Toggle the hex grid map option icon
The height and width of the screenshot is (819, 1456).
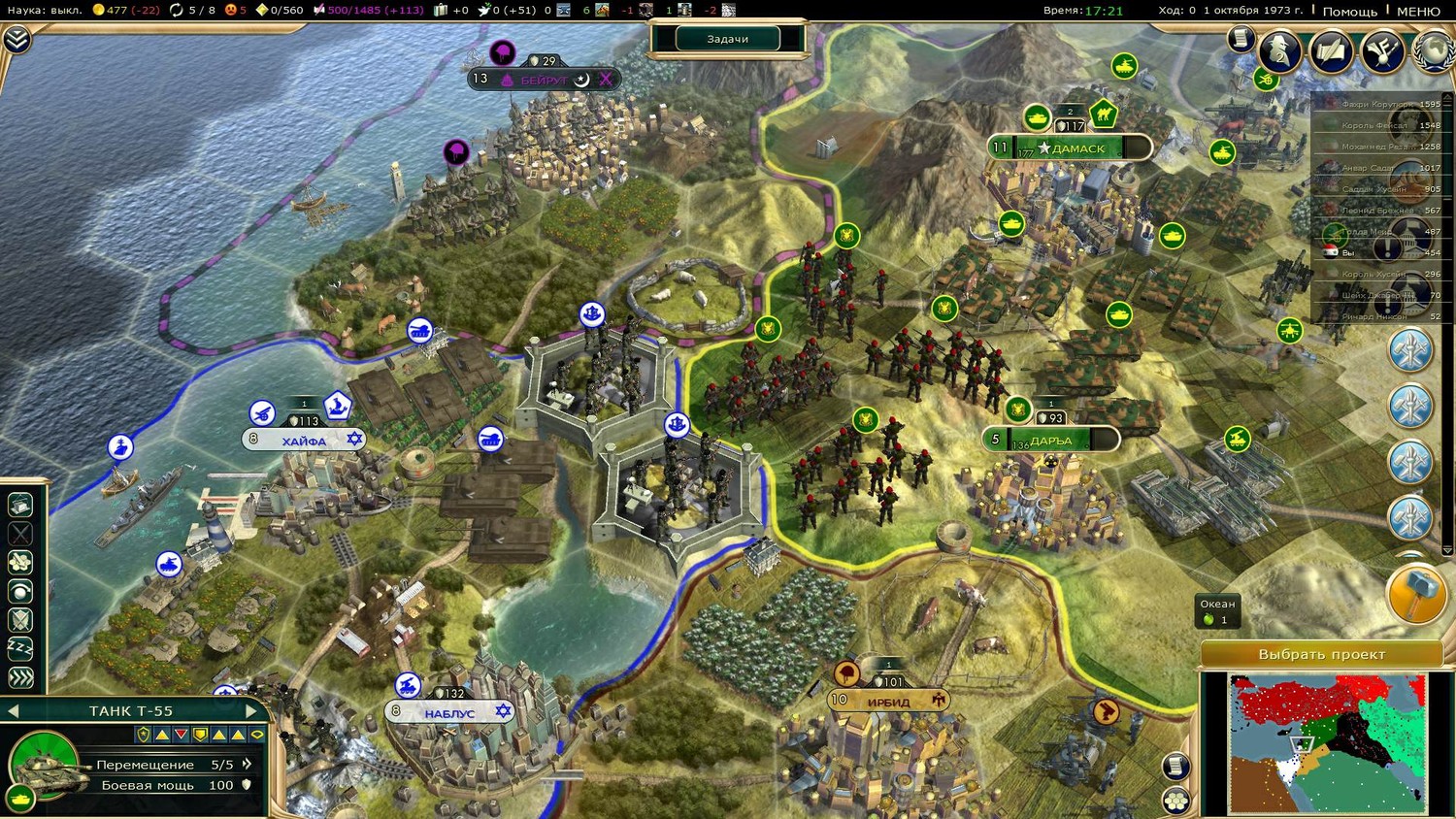(x=1176, y=800)
